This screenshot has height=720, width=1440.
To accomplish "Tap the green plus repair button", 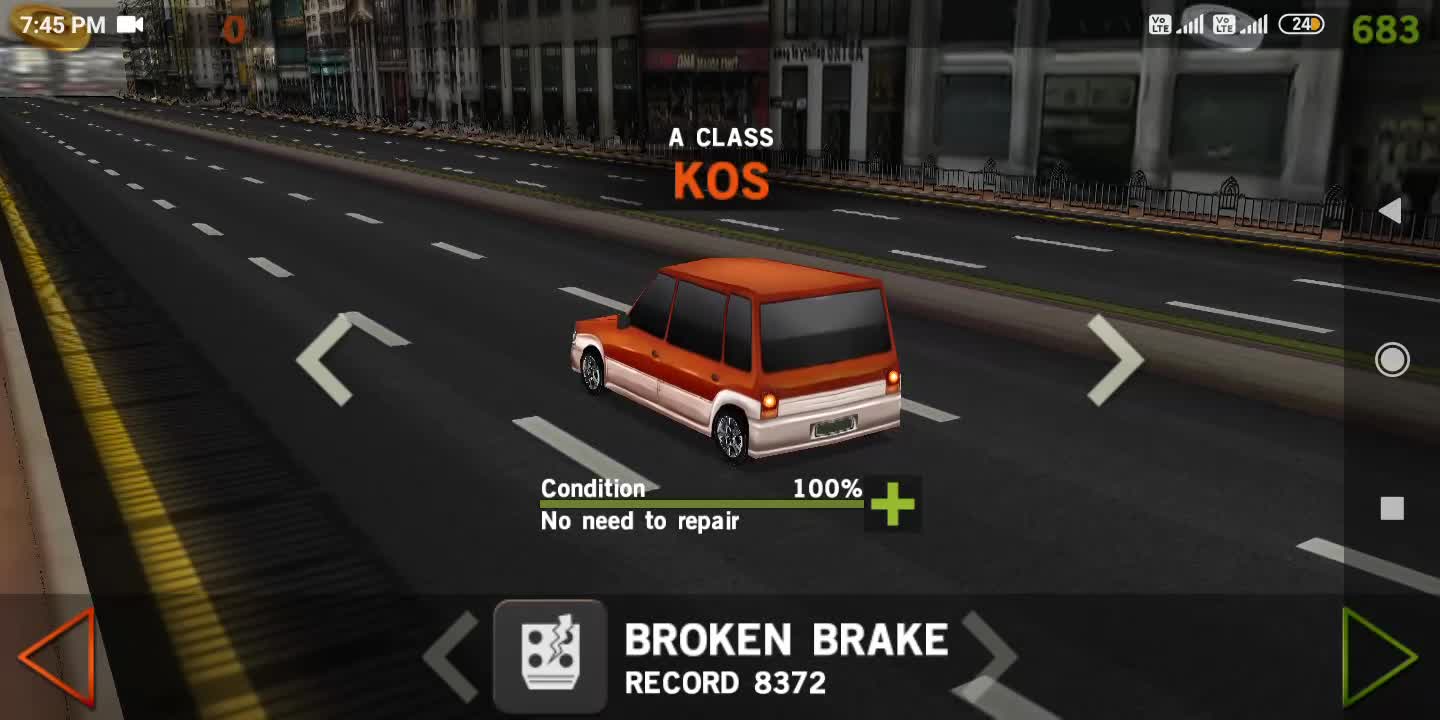I will [892, 505].
